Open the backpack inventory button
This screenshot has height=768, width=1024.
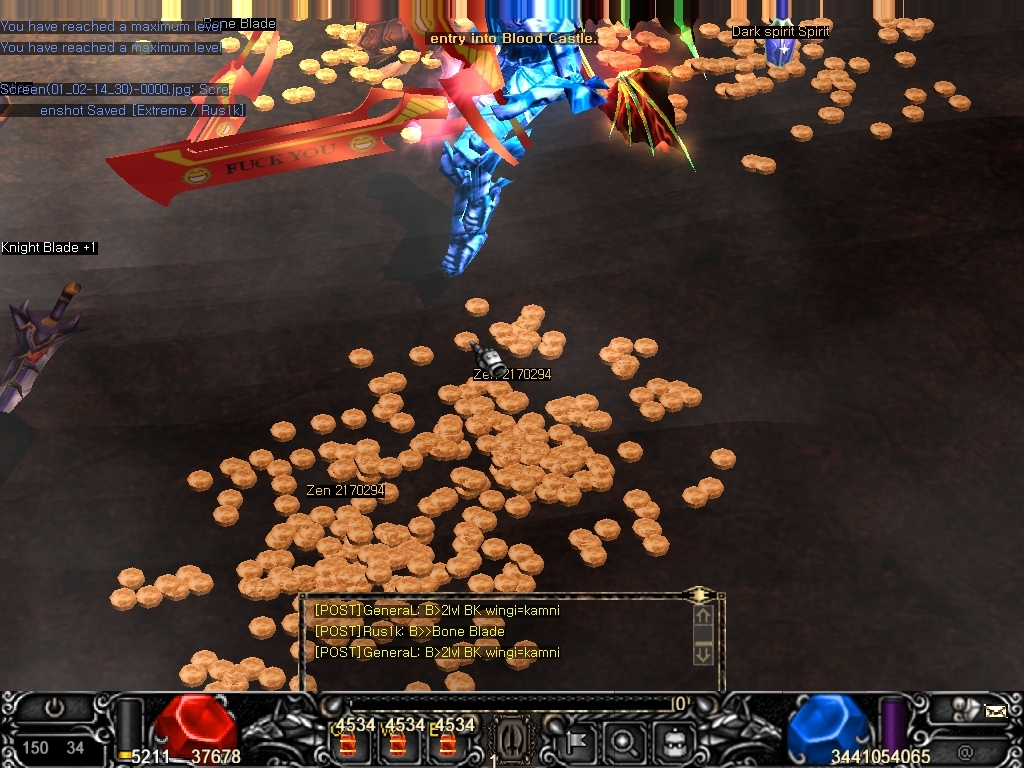672,743
